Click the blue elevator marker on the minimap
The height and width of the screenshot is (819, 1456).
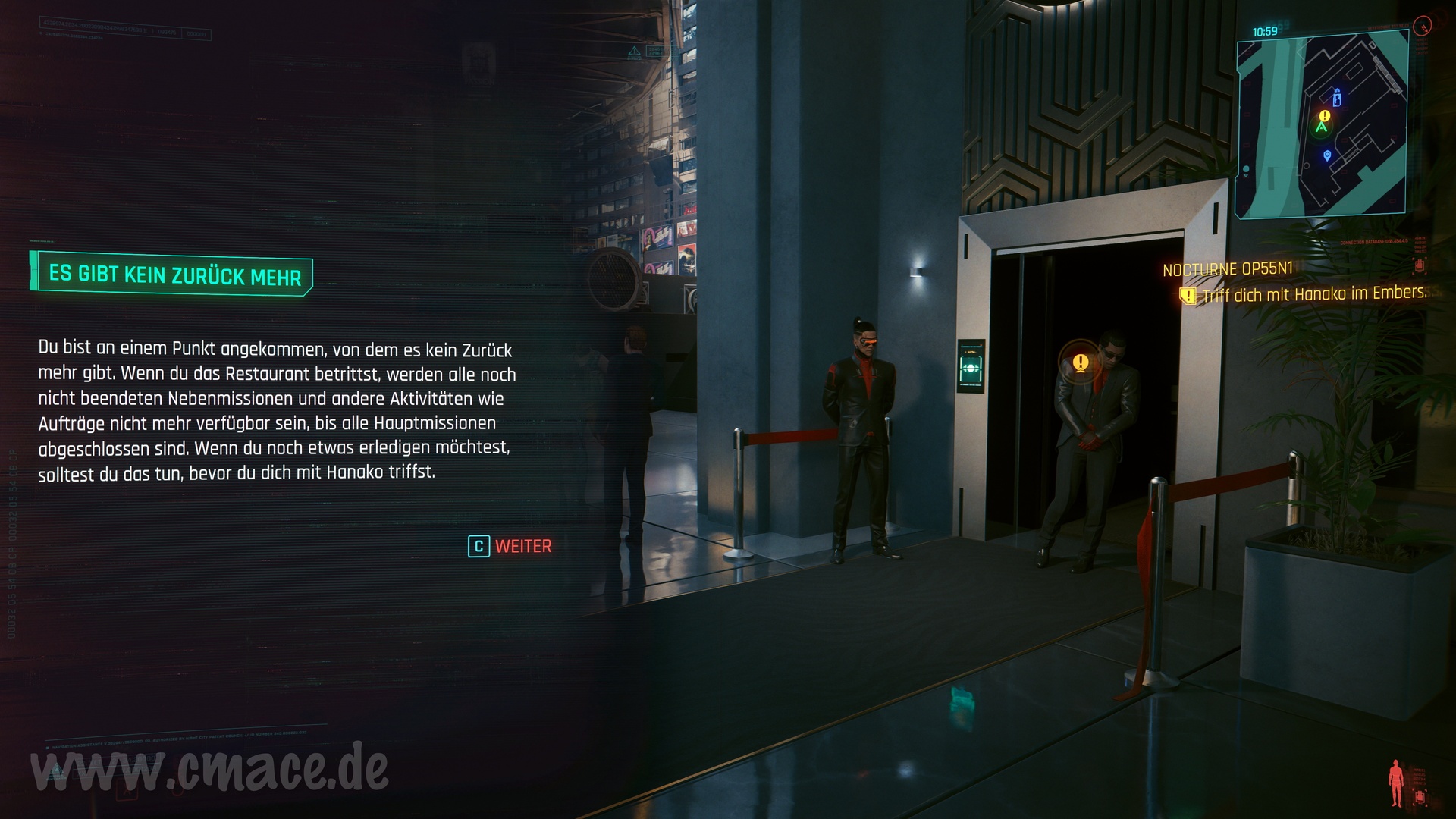coord(1337,98)
